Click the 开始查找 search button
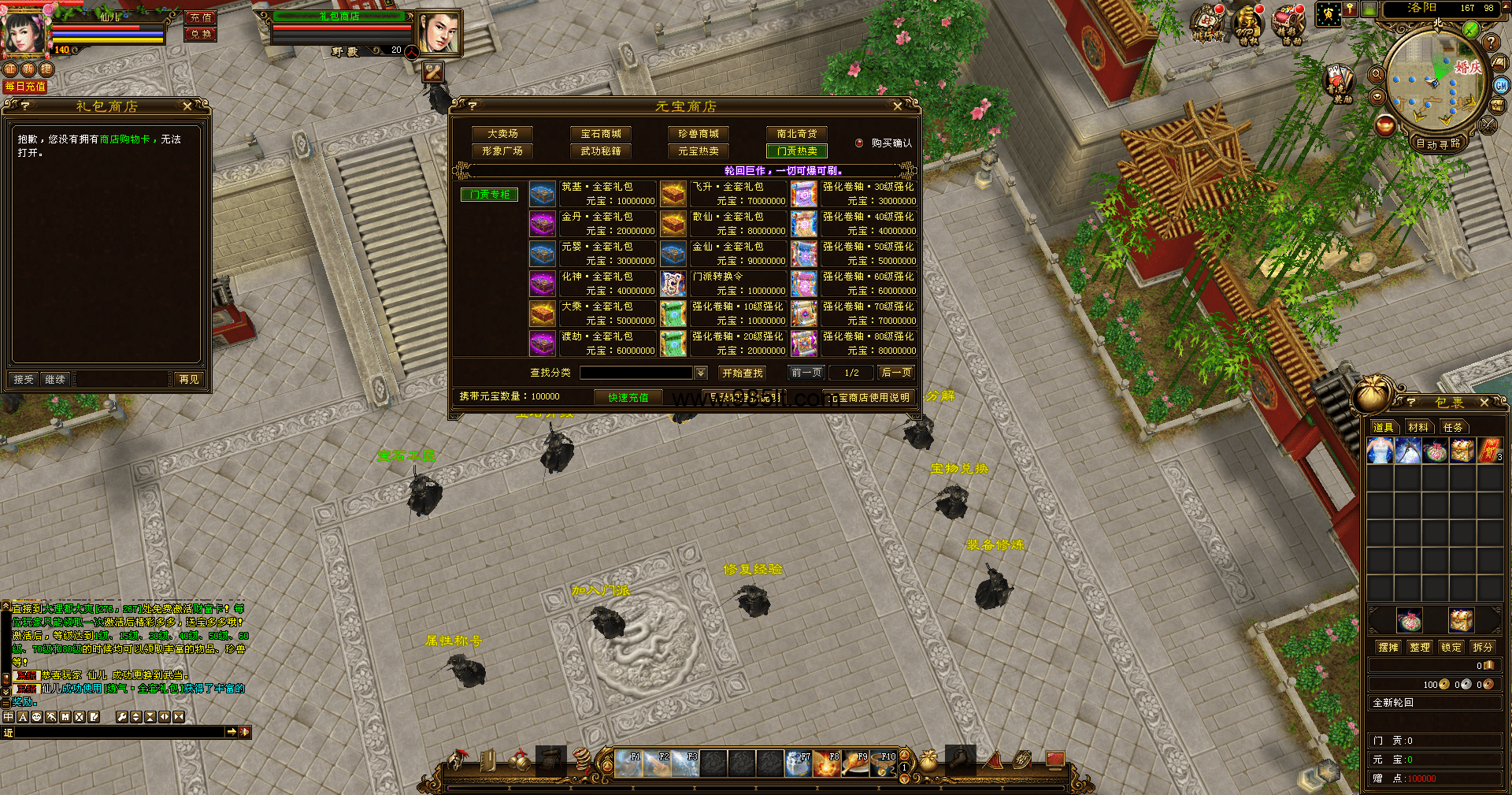Image resolution: width=1512 pixels, height=795 pixels. (742, 373)
